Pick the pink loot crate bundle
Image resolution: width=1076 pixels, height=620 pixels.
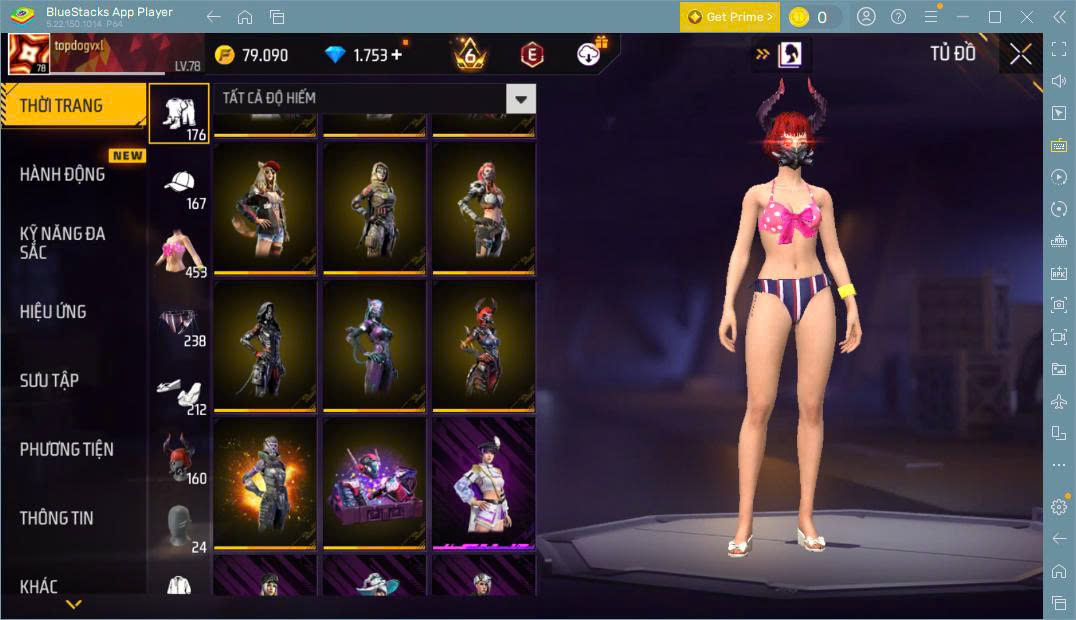374,483
